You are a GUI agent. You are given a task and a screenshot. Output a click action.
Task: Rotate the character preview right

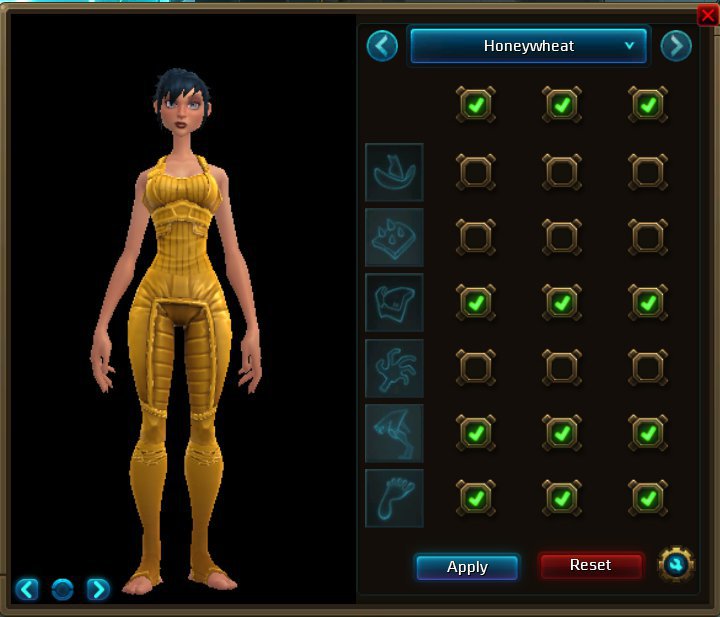(98, 589)
